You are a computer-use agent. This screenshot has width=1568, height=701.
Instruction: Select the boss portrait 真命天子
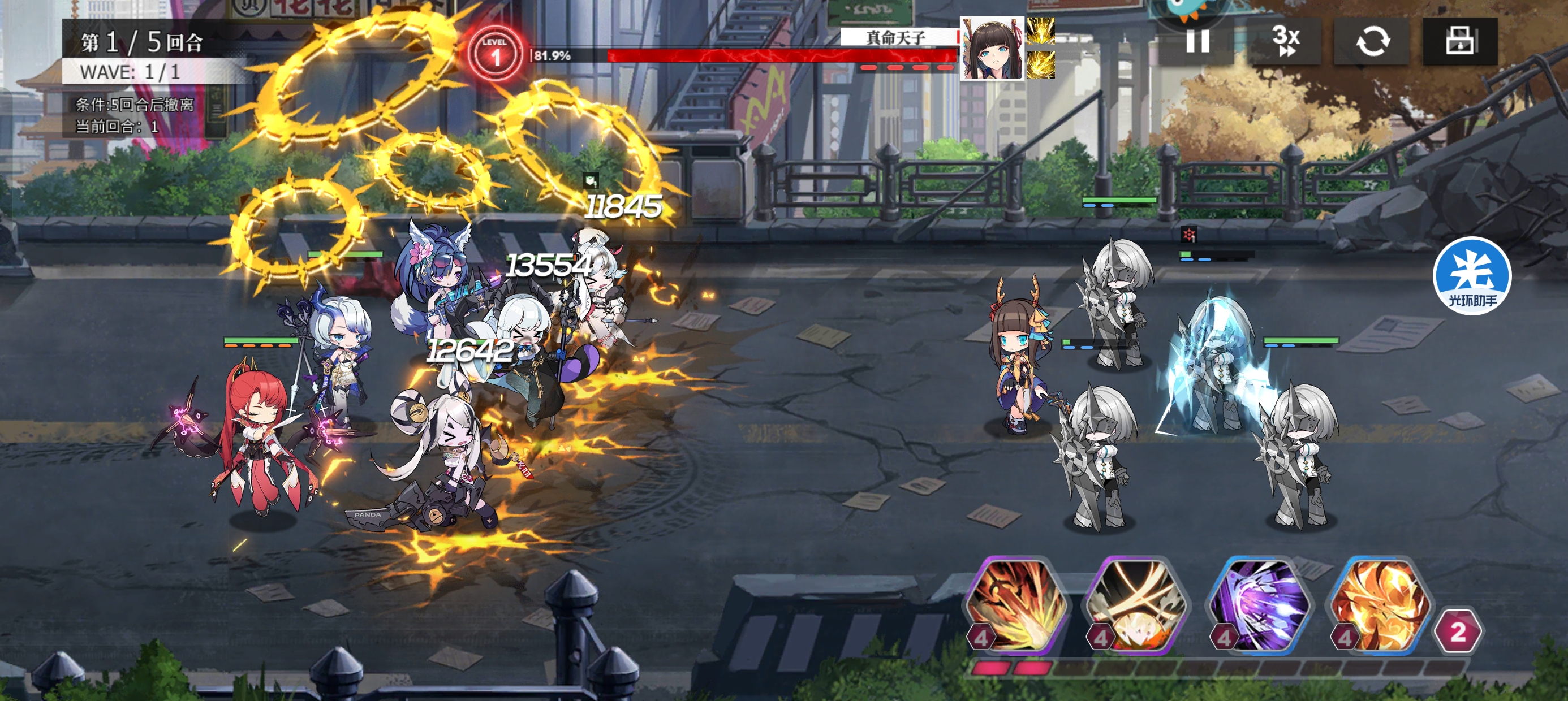(x=992, y=49)
